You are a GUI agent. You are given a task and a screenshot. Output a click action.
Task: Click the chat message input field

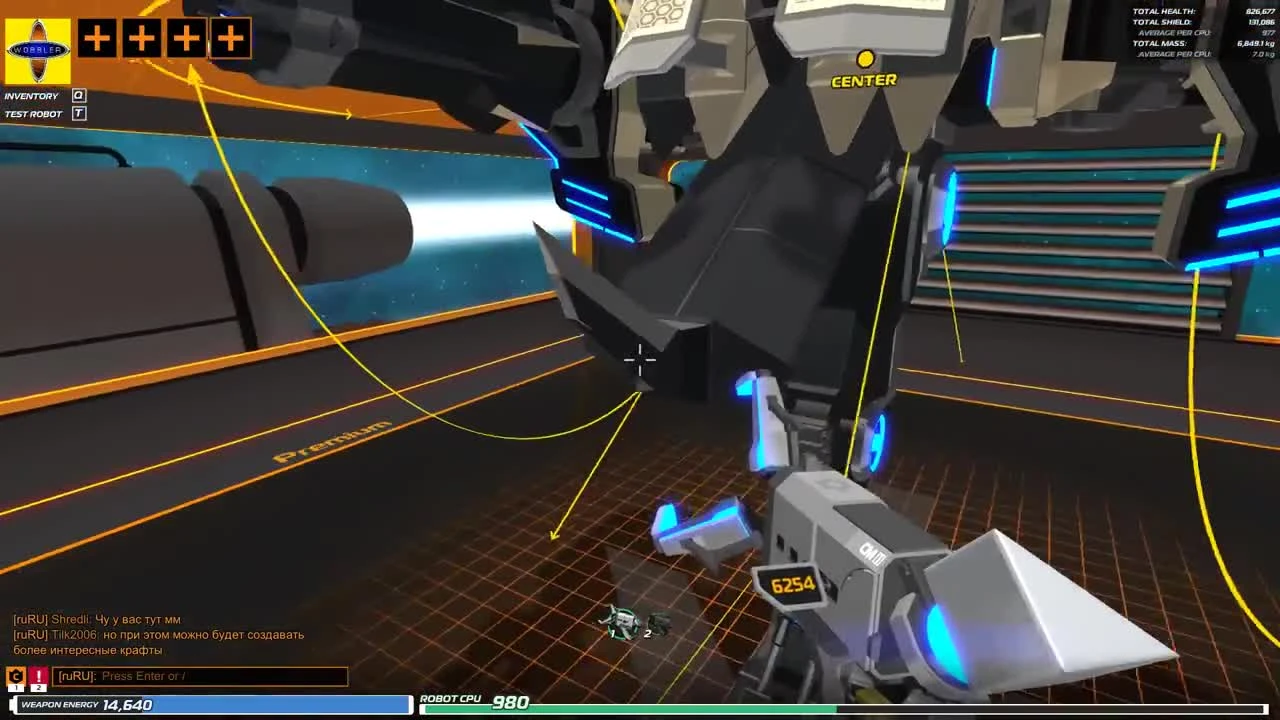(x=200, y=676)
